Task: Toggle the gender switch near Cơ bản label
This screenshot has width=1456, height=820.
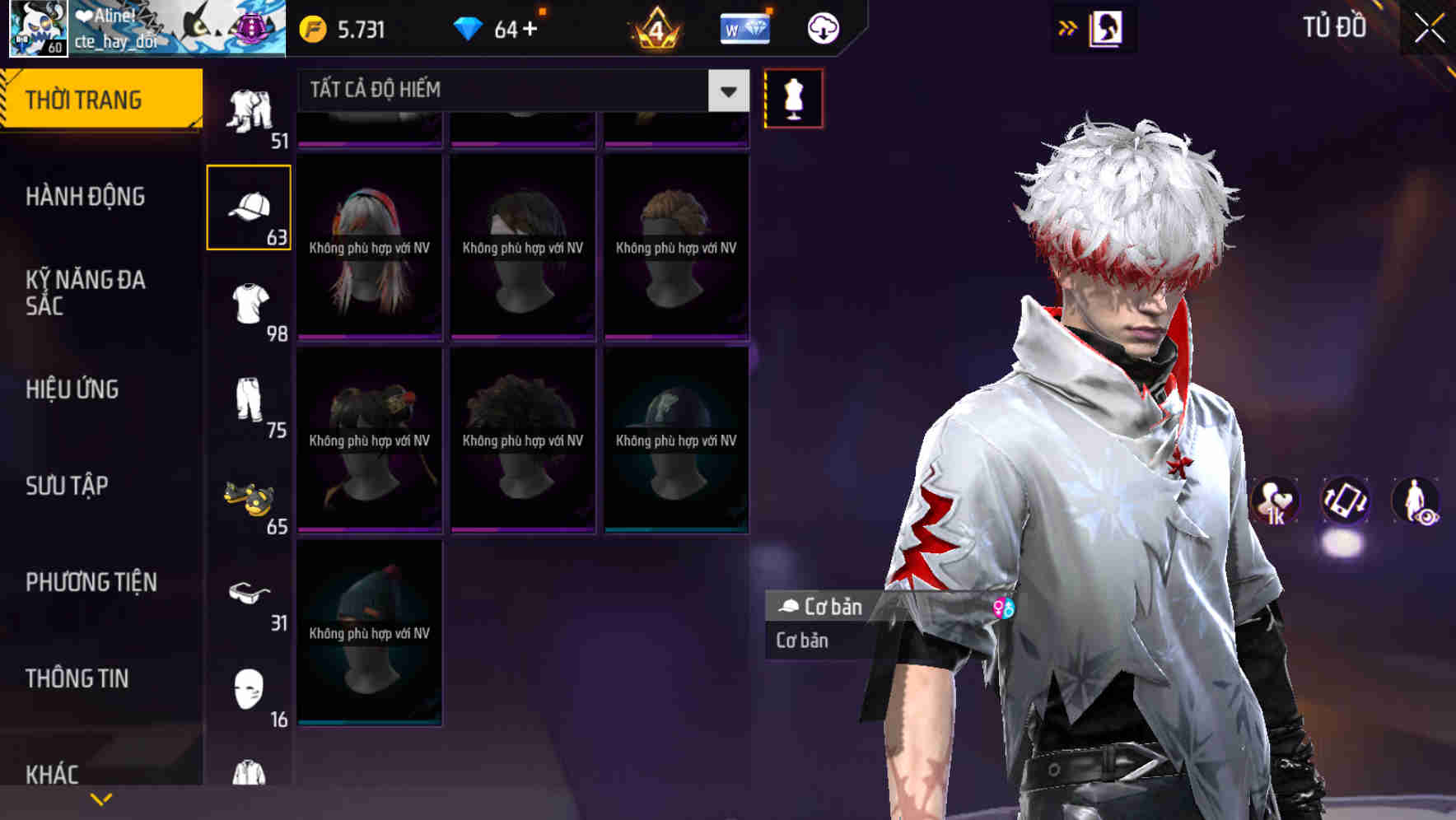Action: click(1001, 609)
